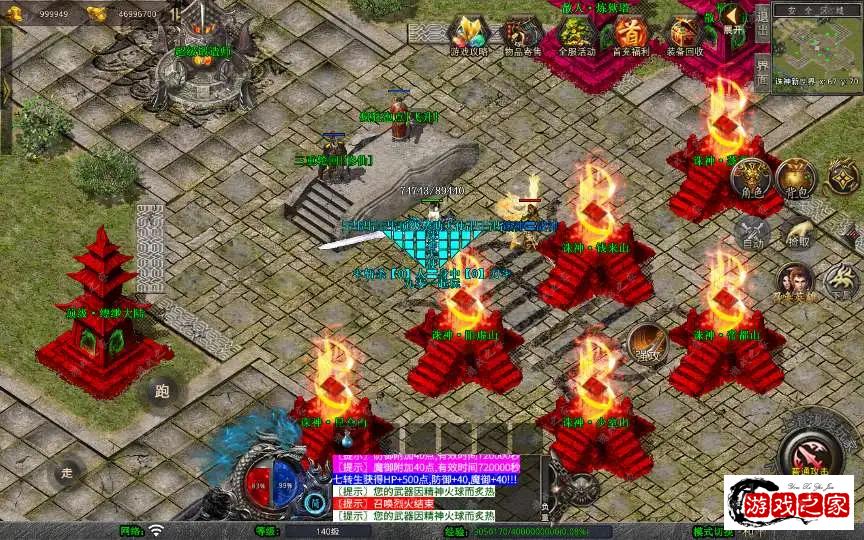
Task: Tap the 下马 dismount button
Action: [841, 281]
